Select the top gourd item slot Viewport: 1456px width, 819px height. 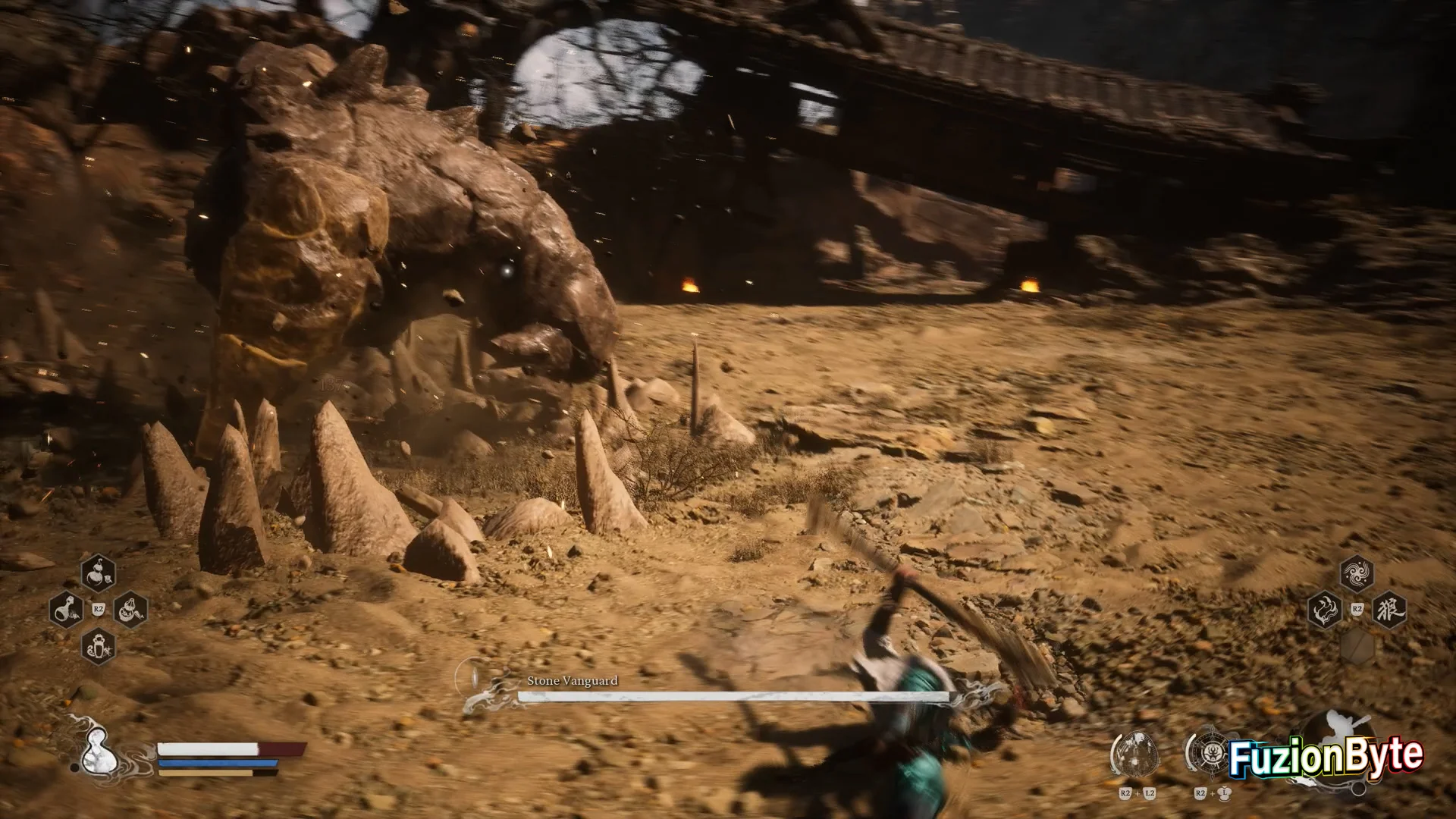point(99,573)
